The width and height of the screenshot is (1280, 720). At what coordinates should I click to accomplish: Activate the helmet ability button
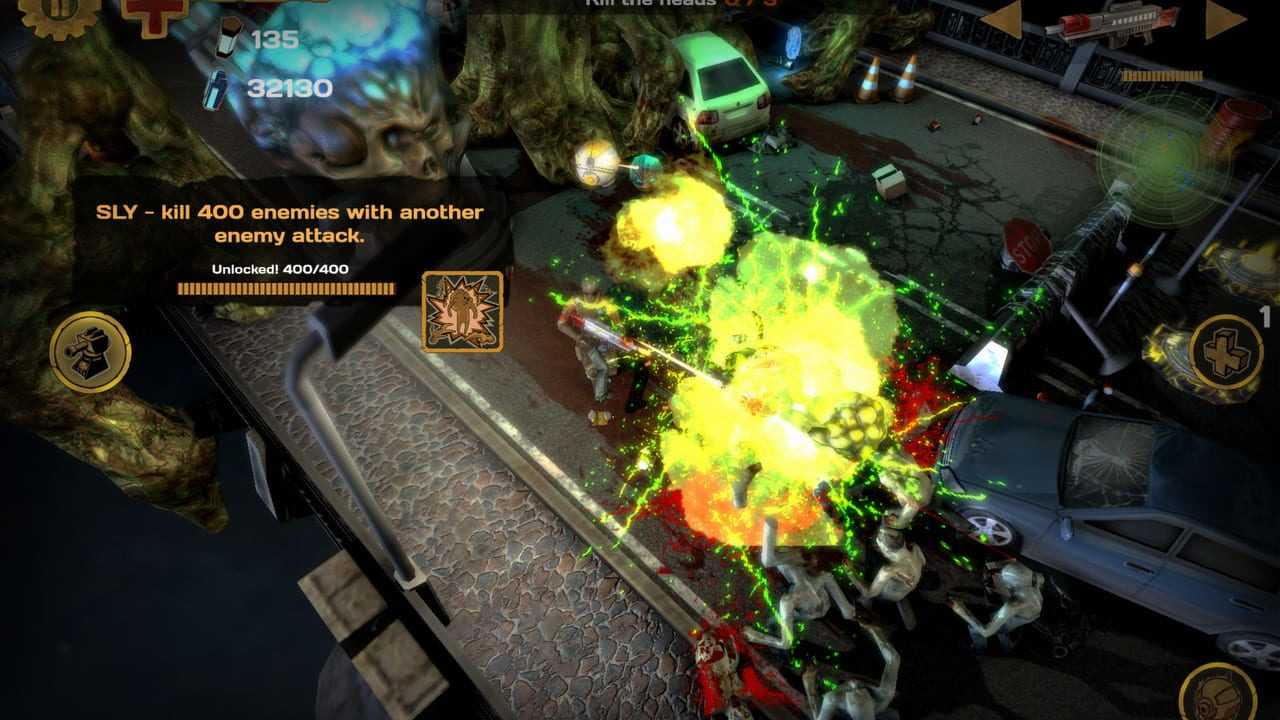[x=1217, y=696]
